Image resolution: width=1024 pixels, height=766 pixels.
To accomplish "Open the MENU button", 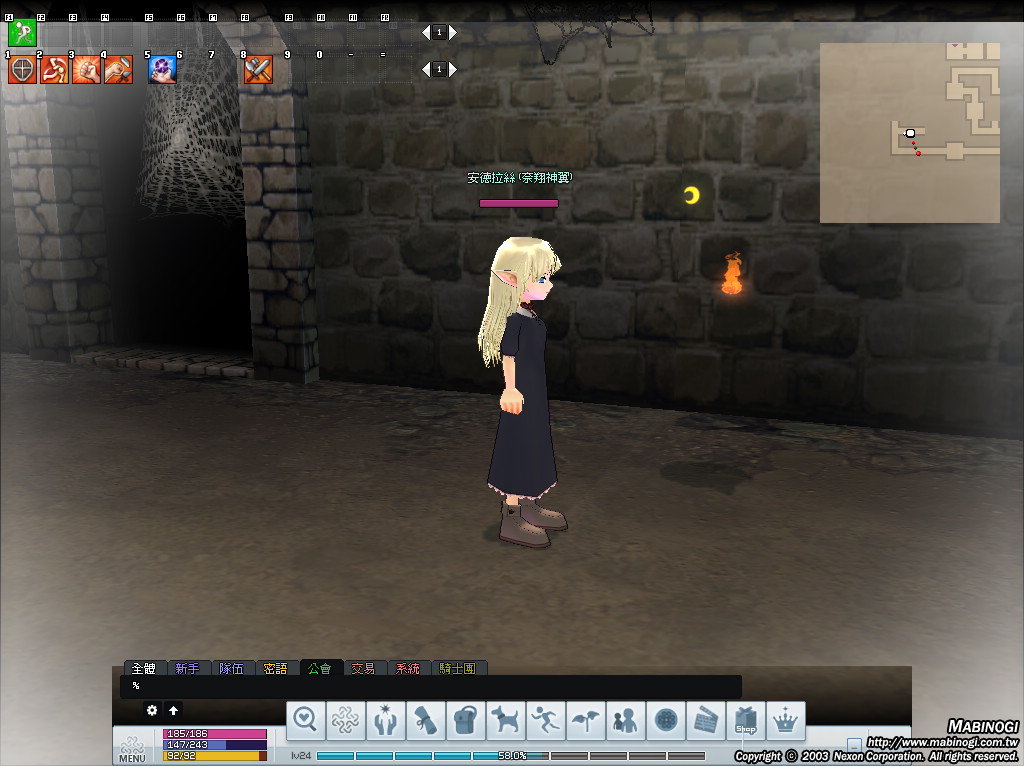I will tap(132, 749).
